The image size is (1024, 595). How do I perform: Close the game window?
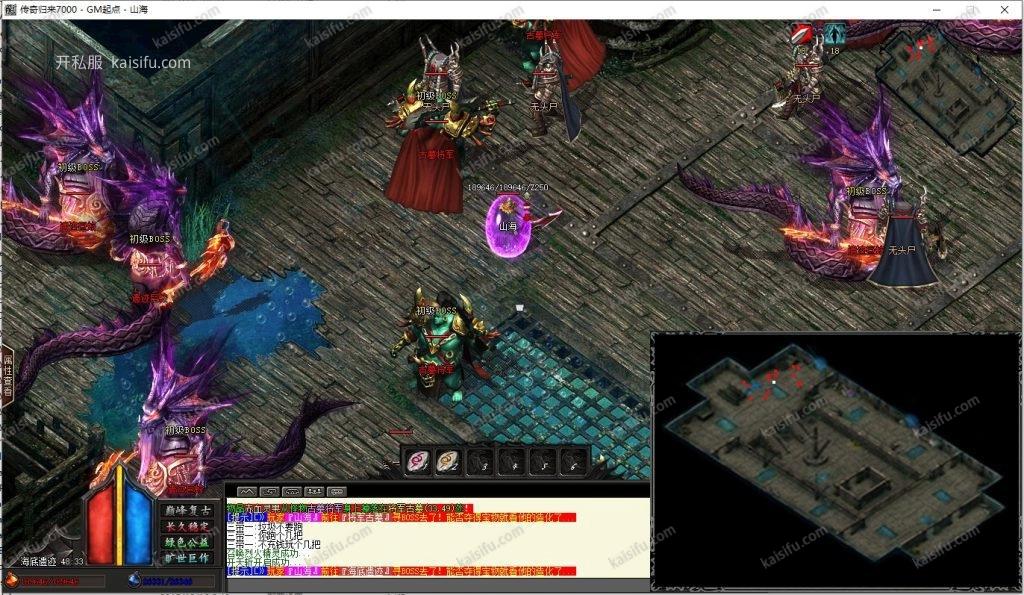click(1004, 9)
